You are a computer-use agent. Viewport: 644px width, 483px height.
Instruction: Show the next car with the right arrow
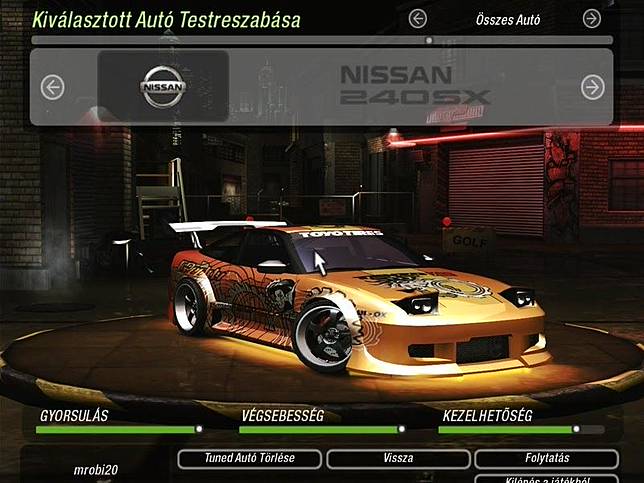[x=592, y=88]
